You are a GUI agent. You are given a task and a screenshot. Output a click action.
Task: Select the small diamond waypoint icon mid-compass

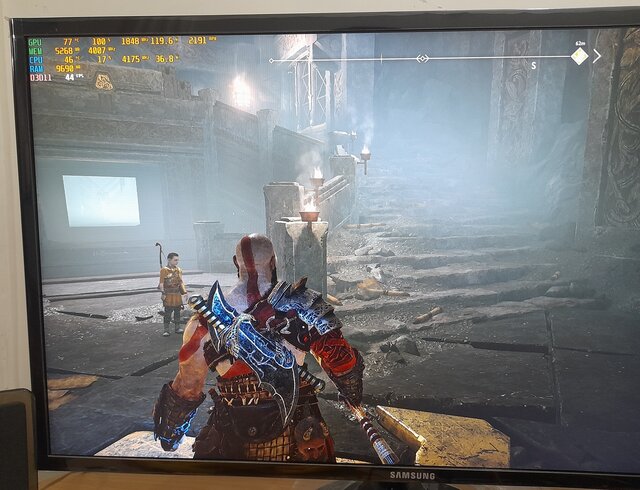422,59
